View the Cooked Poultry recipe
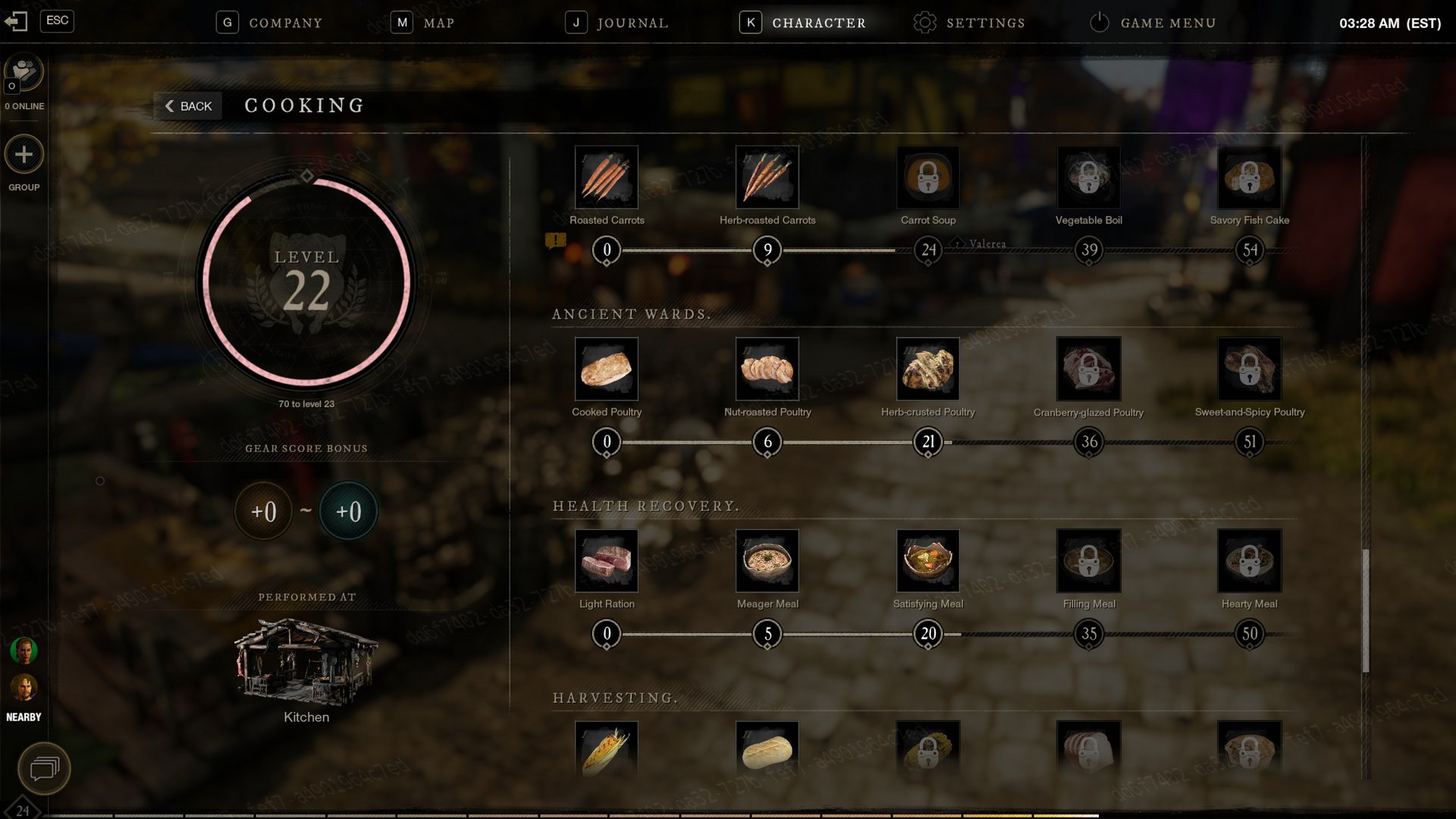Image resolution: width=1456 pixels, height=819 pixels. pyautogui.click(x=607, y=369)
